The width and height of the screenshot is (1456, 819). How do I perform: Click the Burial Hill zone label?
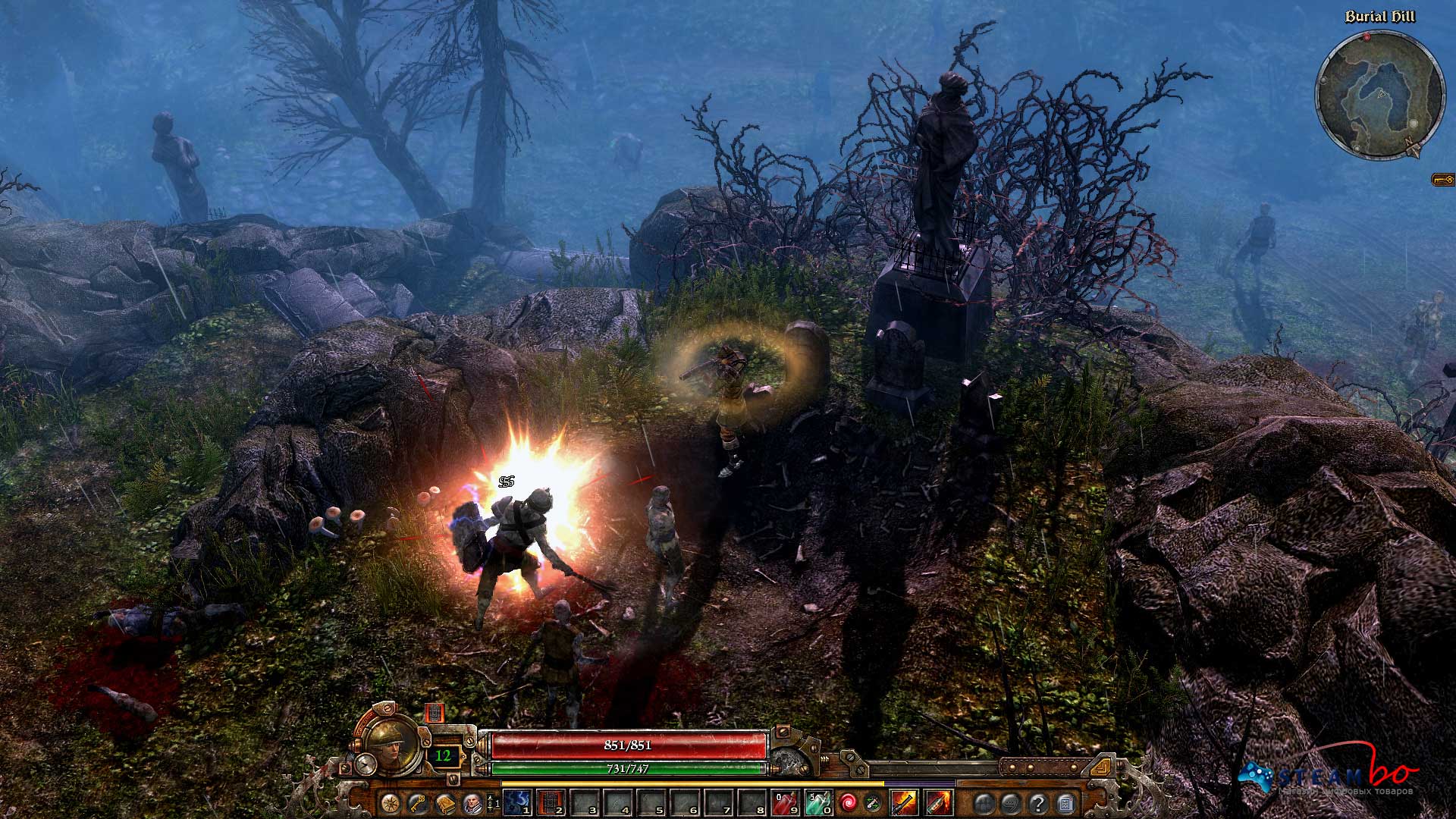coord(1382,16)
